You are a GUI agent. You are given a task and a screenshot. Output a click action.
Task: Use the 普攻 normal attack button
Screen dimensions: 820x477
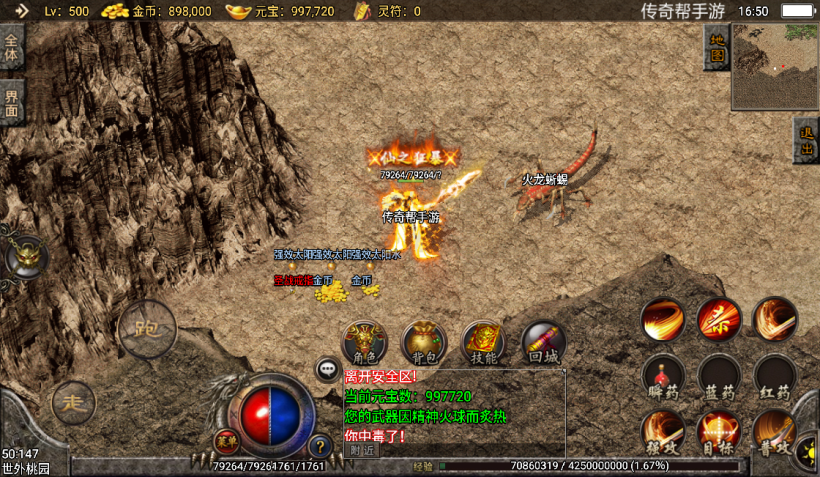point(773,431)
